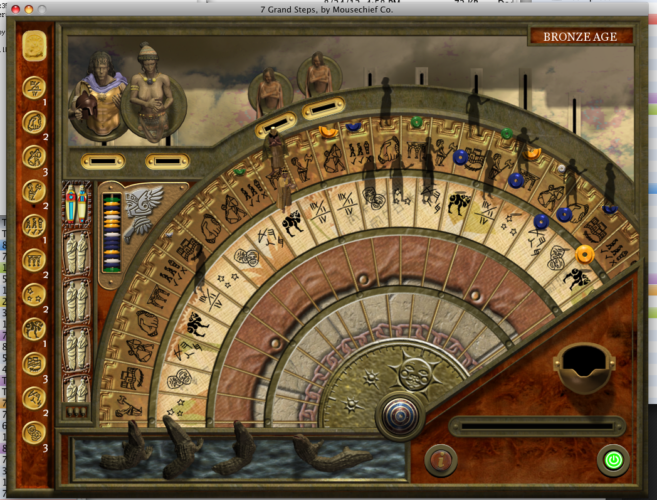Select the square gold token at column top
657x500 pixels.
click(34, 45)
